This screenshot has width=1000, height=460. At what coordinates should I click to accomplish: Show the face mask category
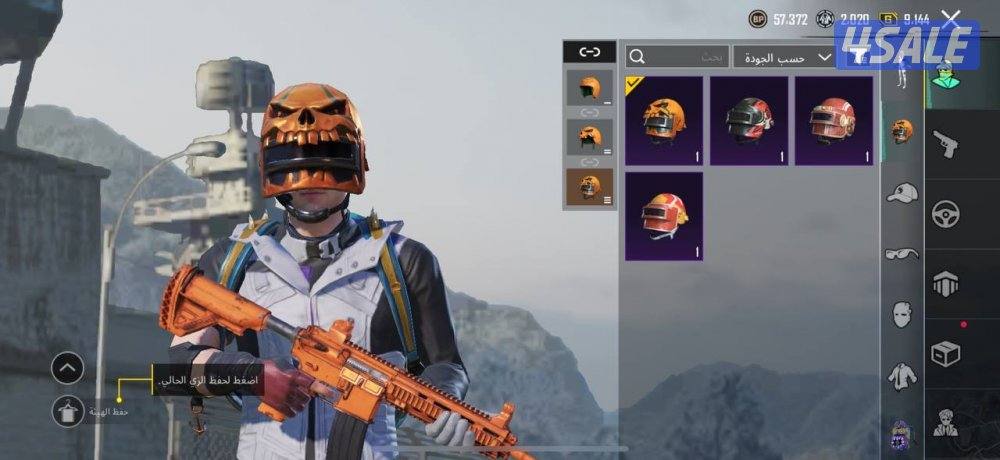(x=902, y=314)
